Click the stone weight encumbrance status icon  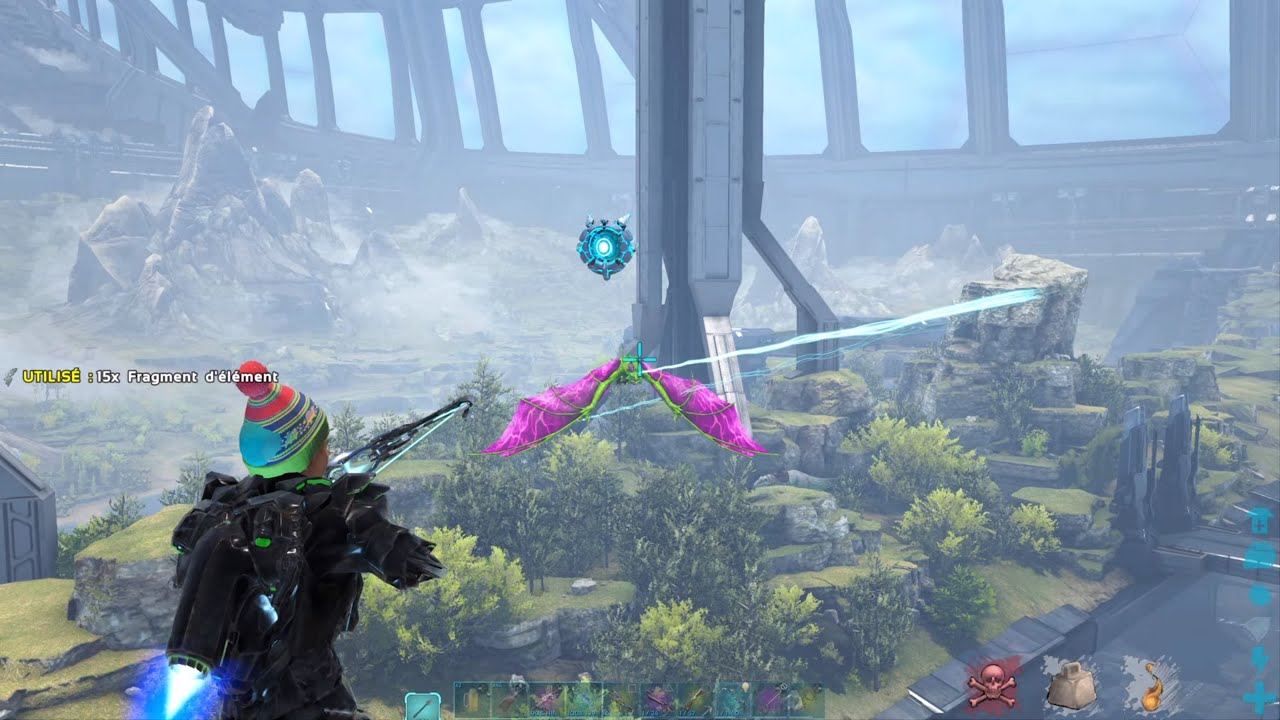point(1070,686)
